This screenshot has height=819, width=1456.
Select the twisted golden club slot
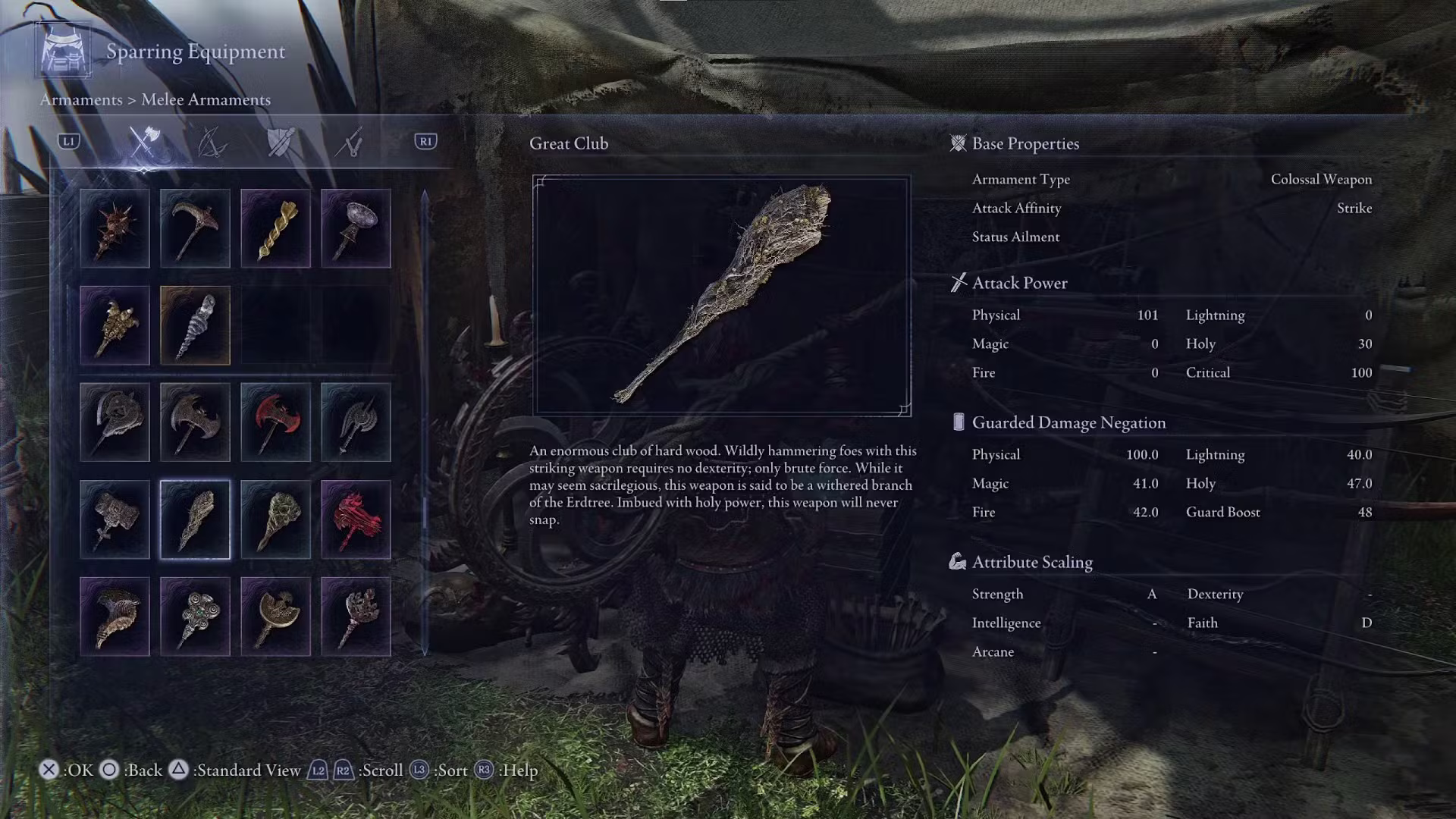click(275, 228)
